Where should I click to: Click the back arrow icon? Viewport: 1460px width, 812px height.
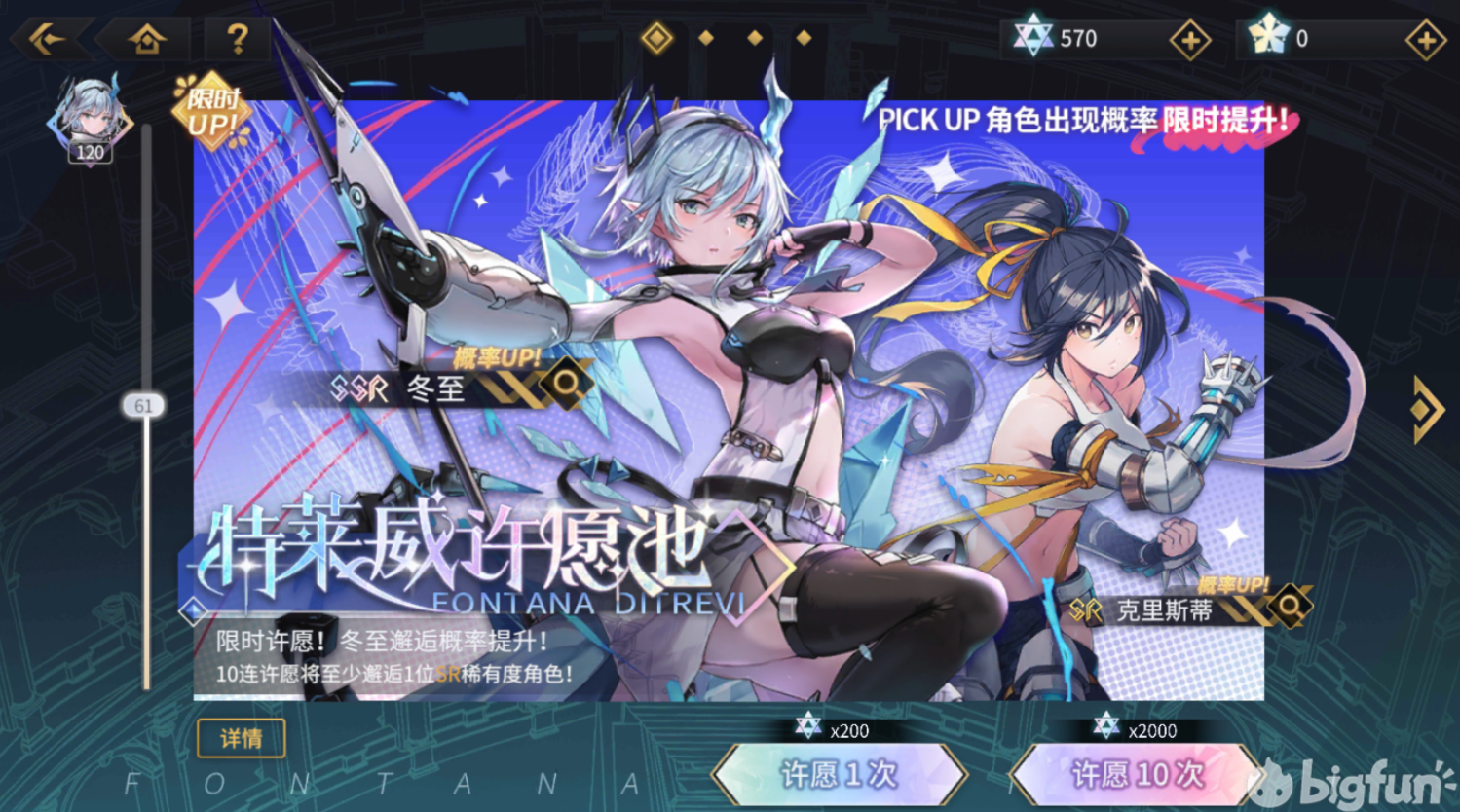pos(46,38)
